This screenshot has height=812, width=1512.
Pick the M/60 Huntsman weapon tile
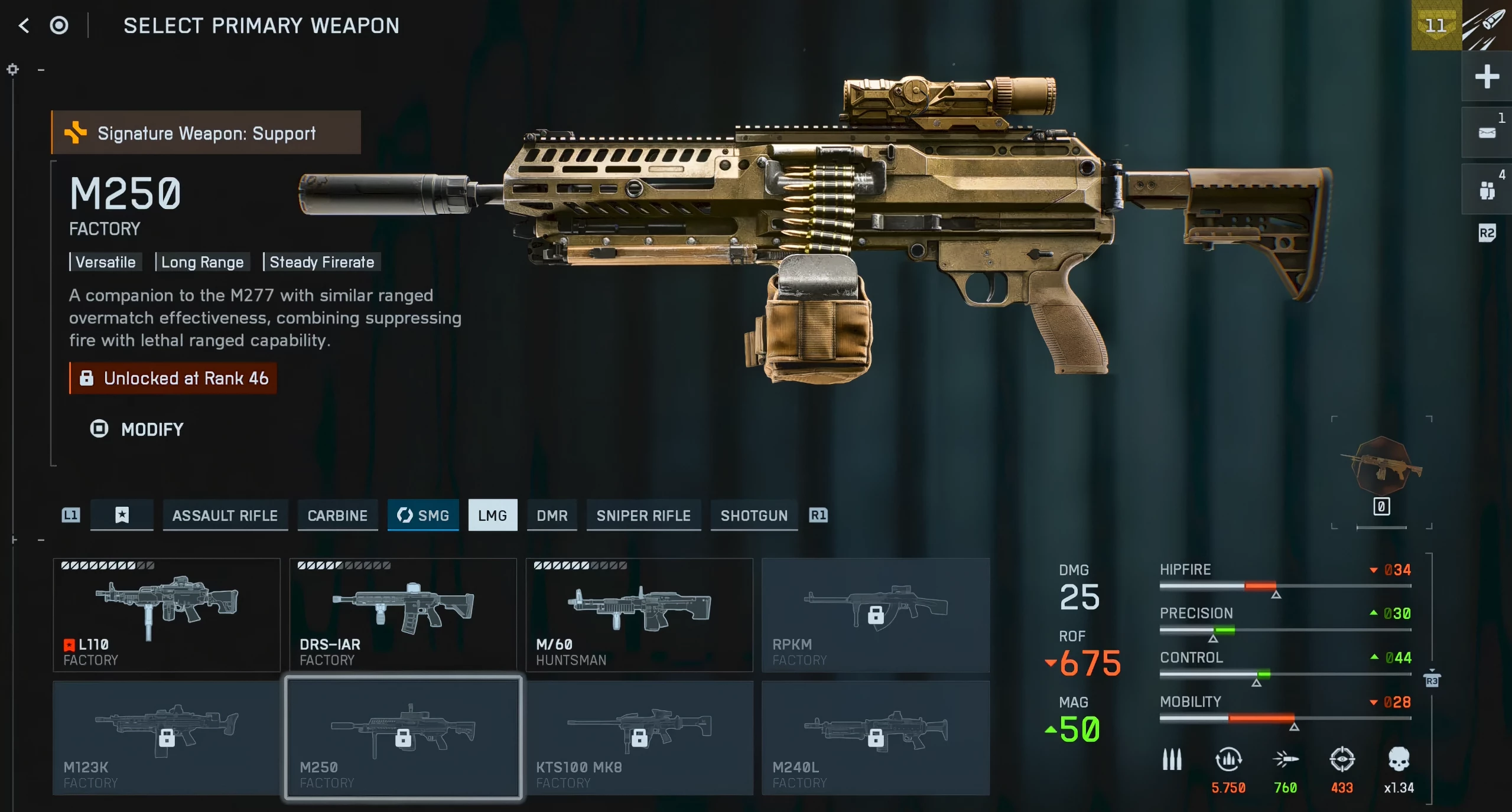click(x=639, y=615)
